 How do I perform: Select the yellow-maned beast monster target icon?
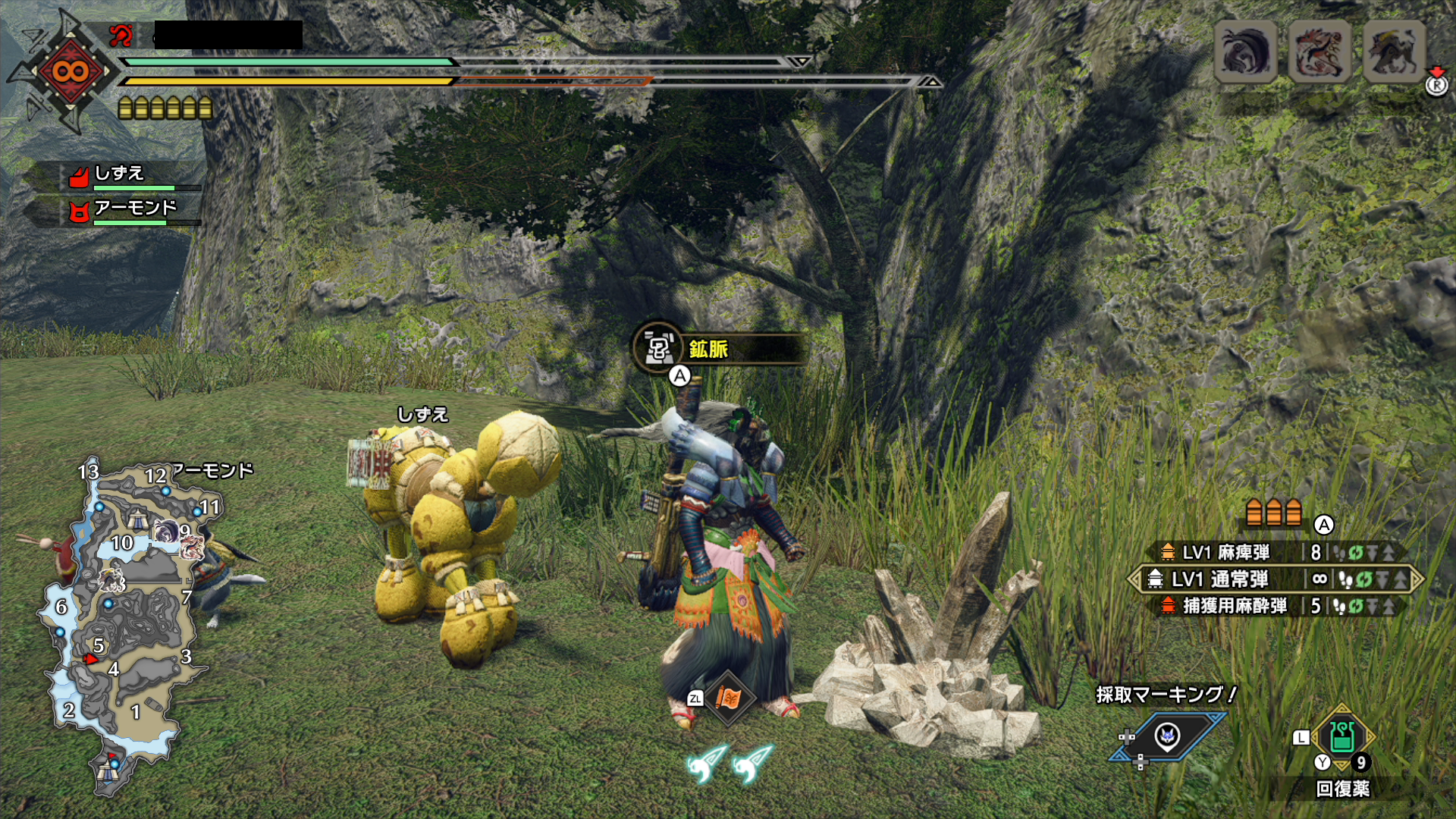click(x=1394, y=52)
